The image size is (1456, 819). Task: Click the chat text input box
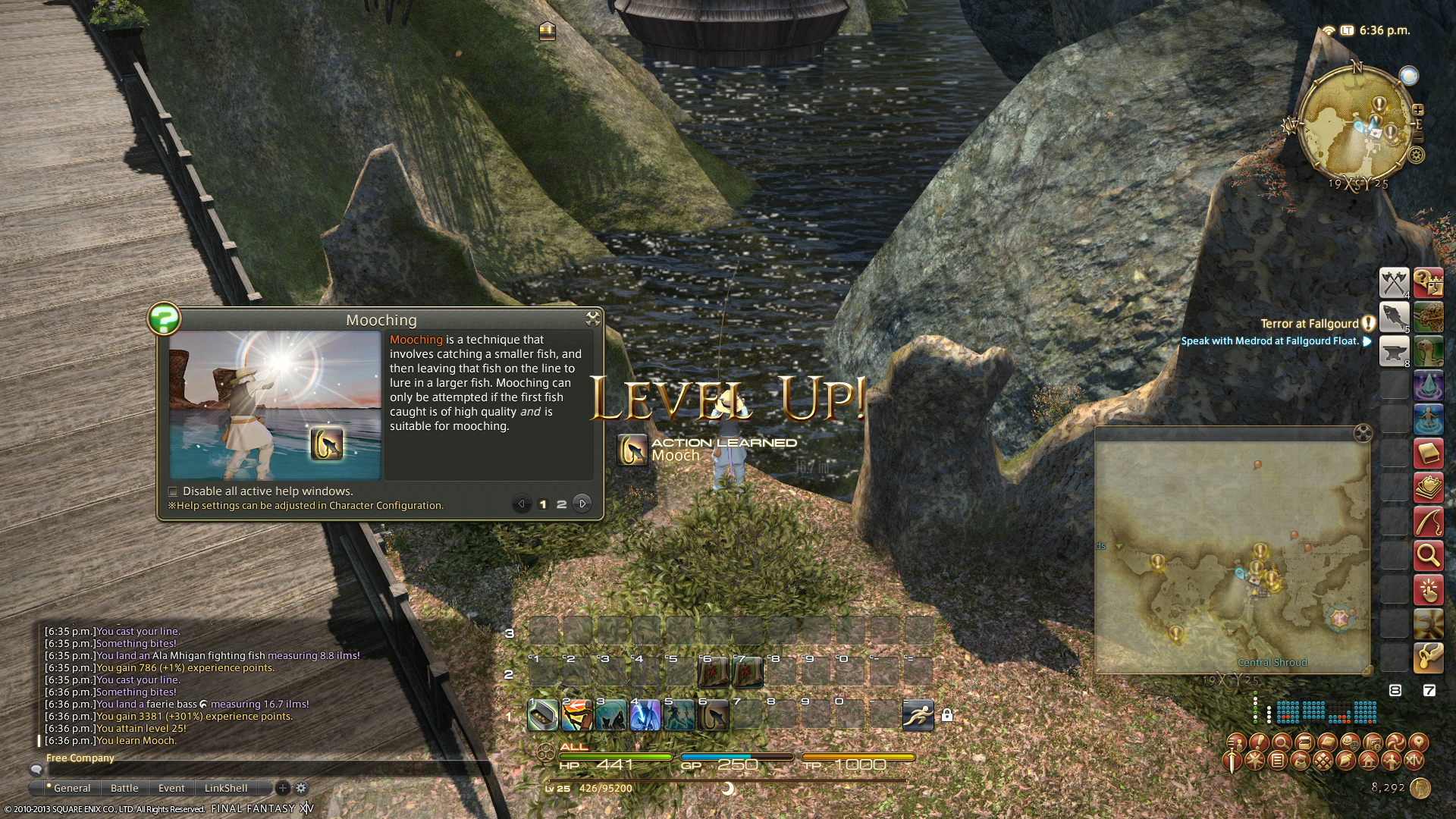coord(258,769)
